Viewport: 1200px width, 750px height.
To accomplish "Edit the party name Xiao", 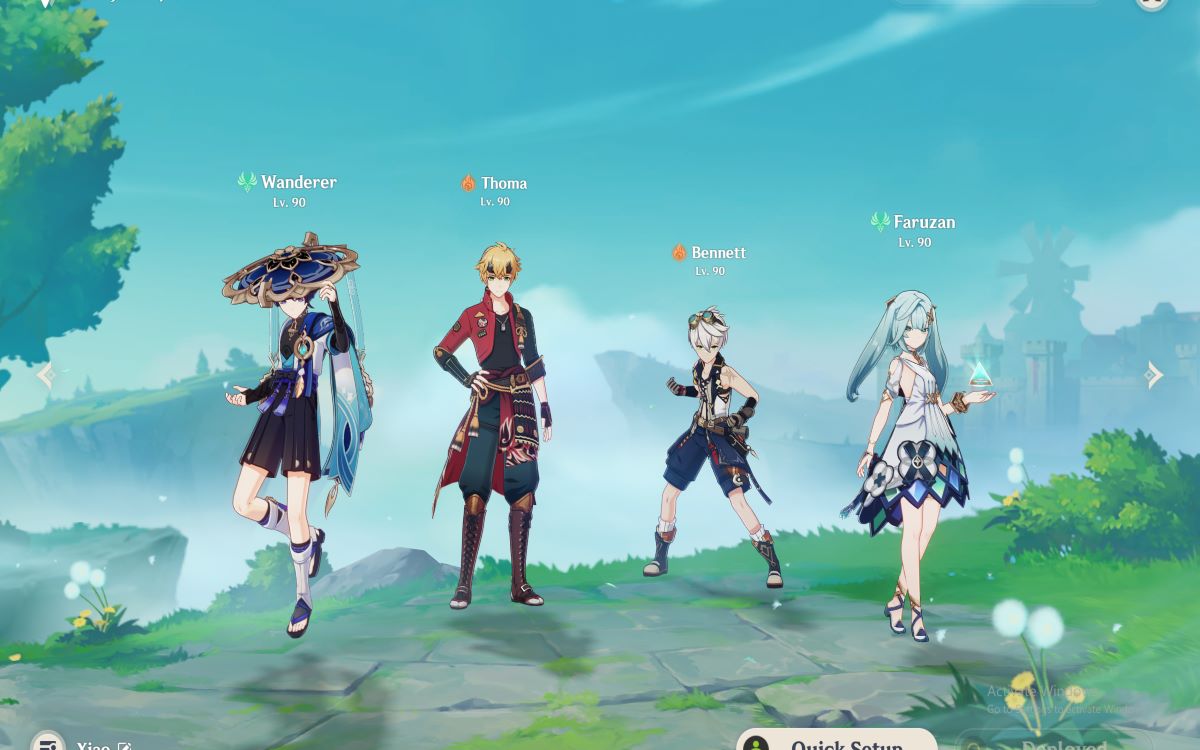I will point(125,746).
